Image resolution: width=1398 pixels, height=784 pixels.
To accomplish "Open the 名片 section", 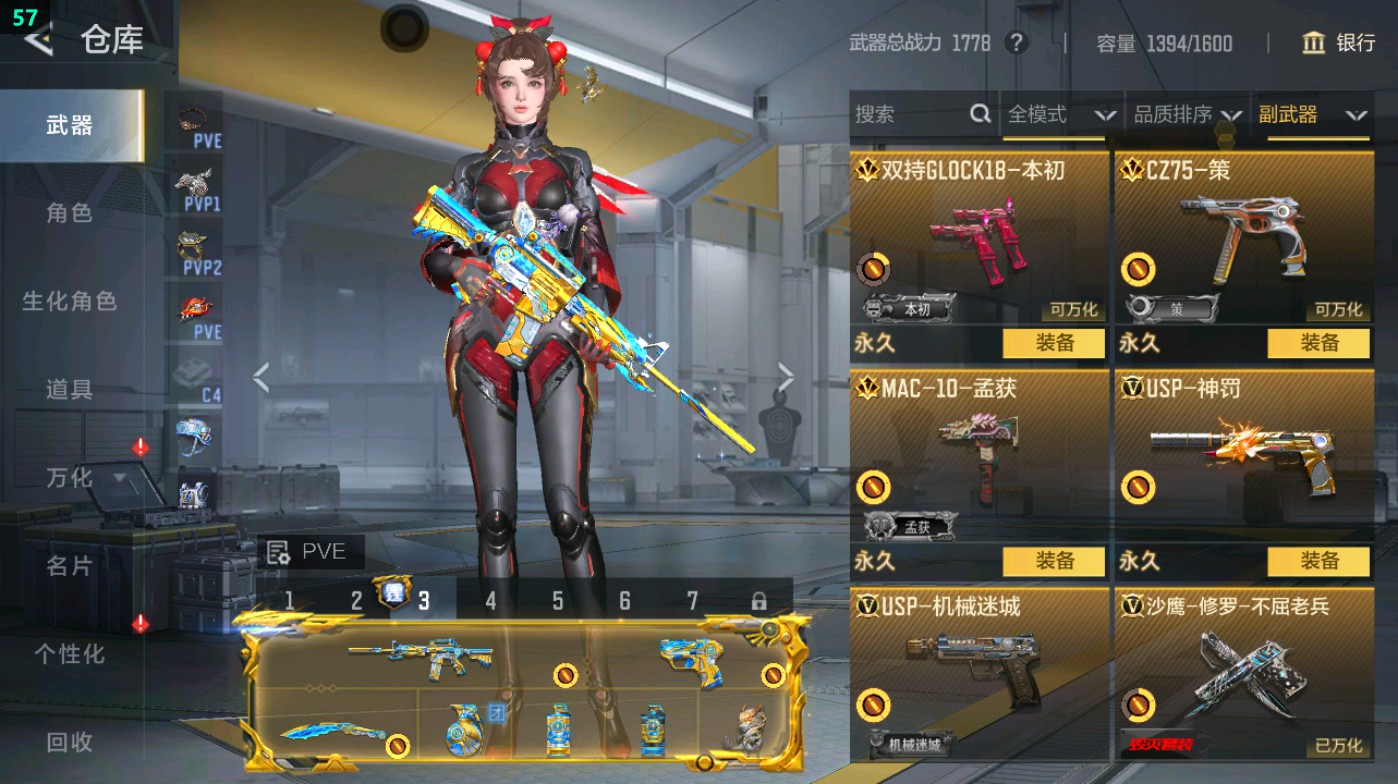I will [69, 566].
